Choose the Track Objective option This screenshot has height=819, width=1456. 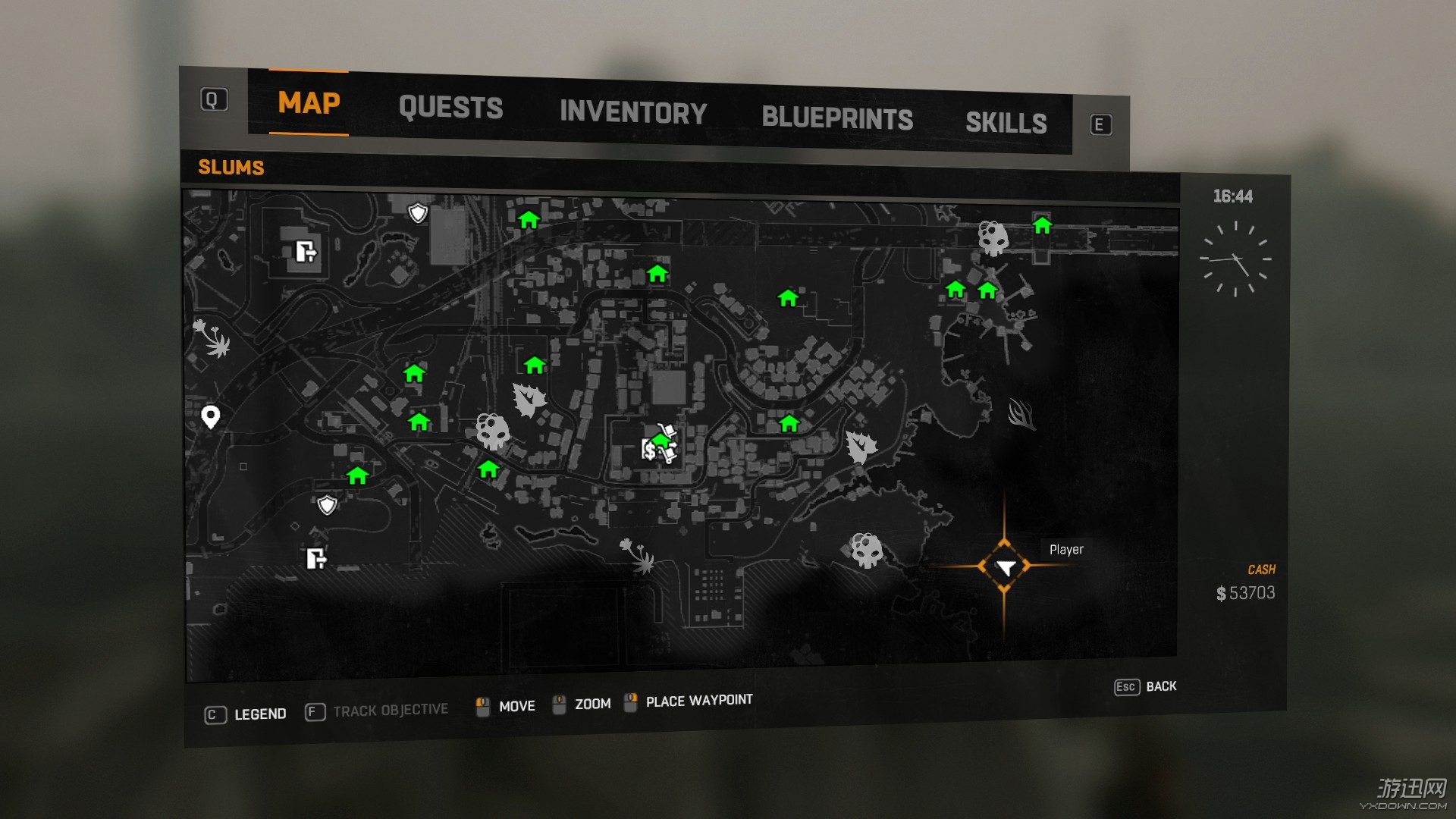[377, 711]
